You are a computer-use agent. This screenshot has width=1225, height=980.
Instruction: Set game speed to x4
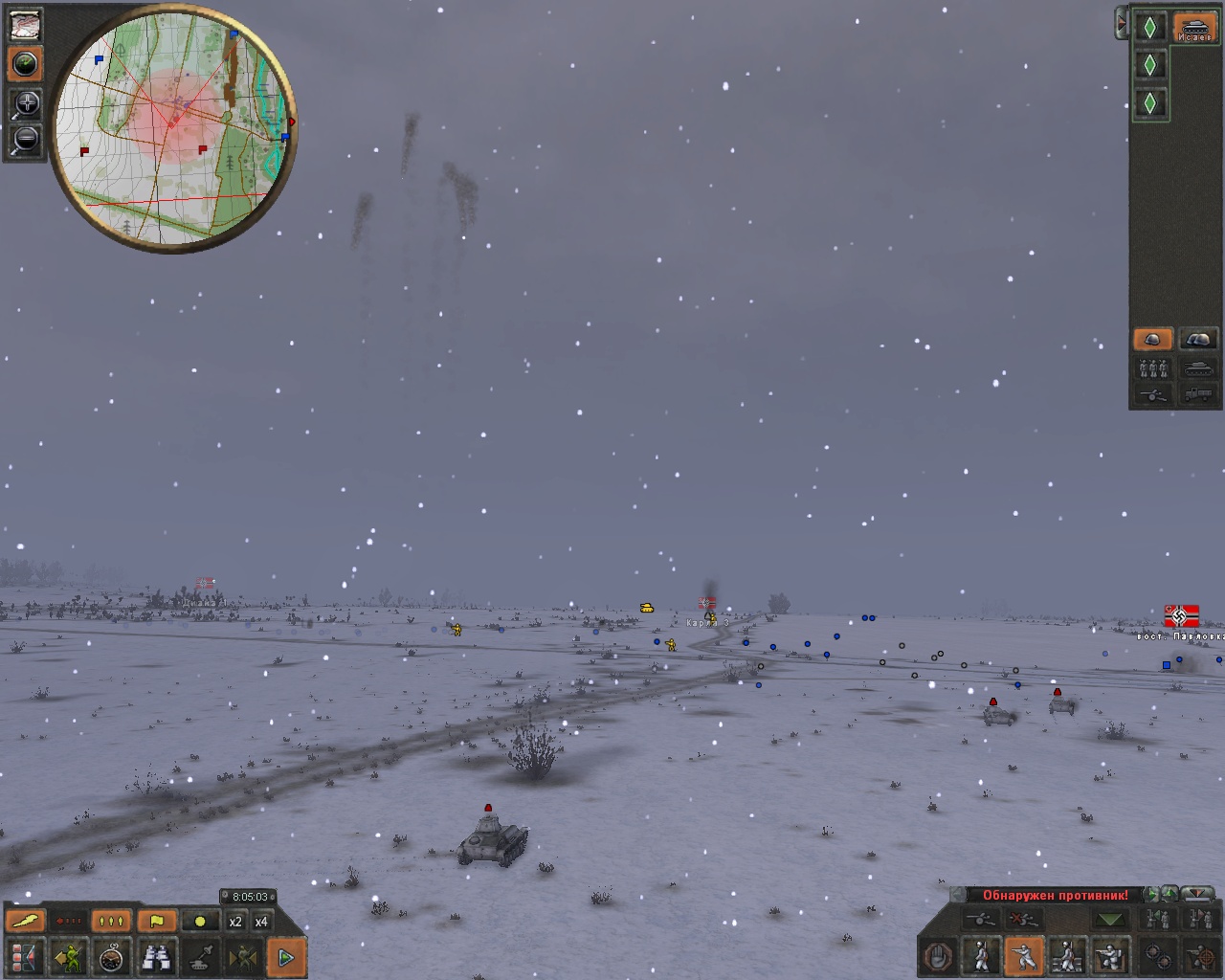261,922
